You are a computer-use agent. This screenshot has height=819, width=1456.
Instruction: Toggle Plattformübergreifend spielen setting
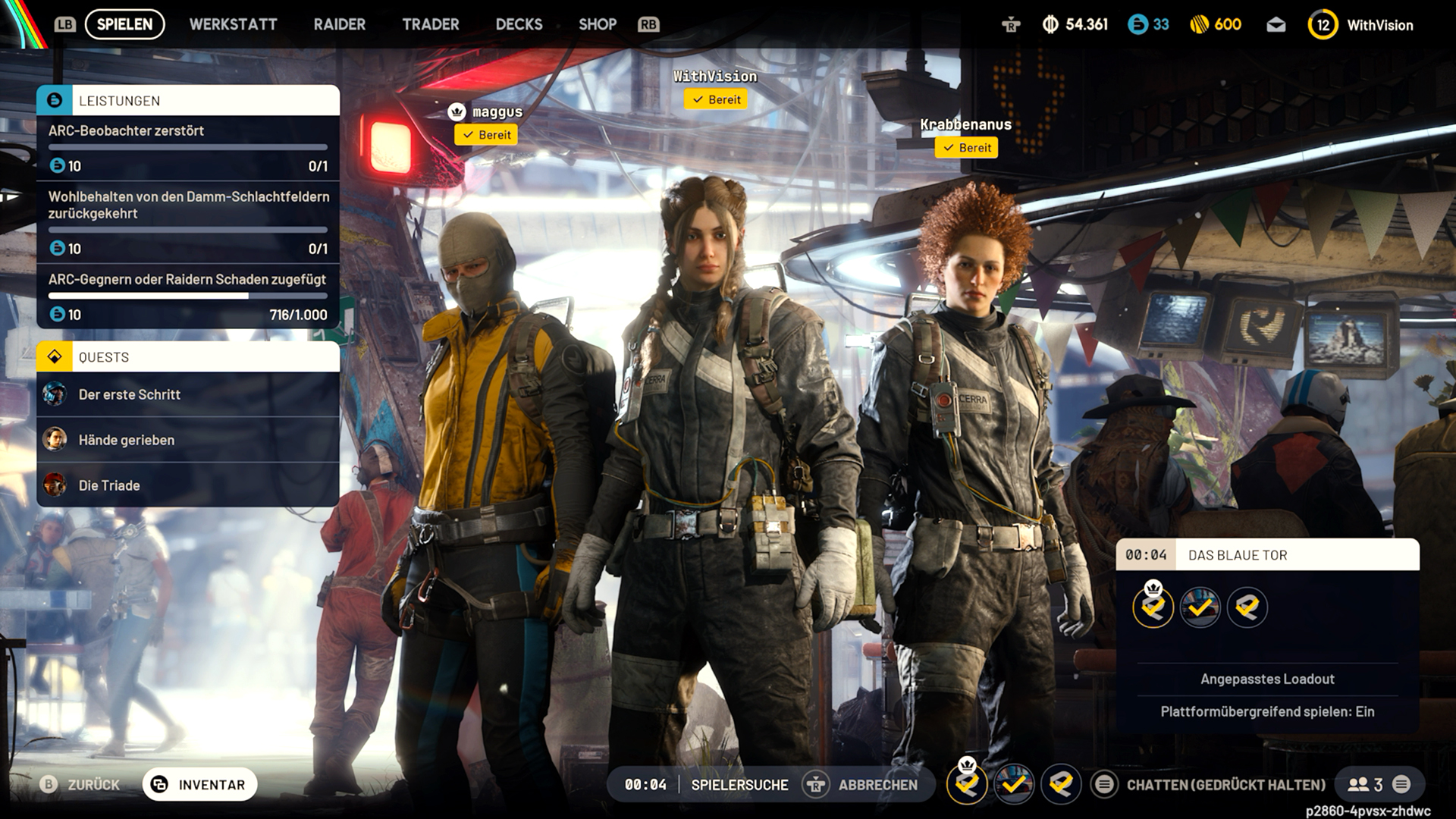(1267, 711)
